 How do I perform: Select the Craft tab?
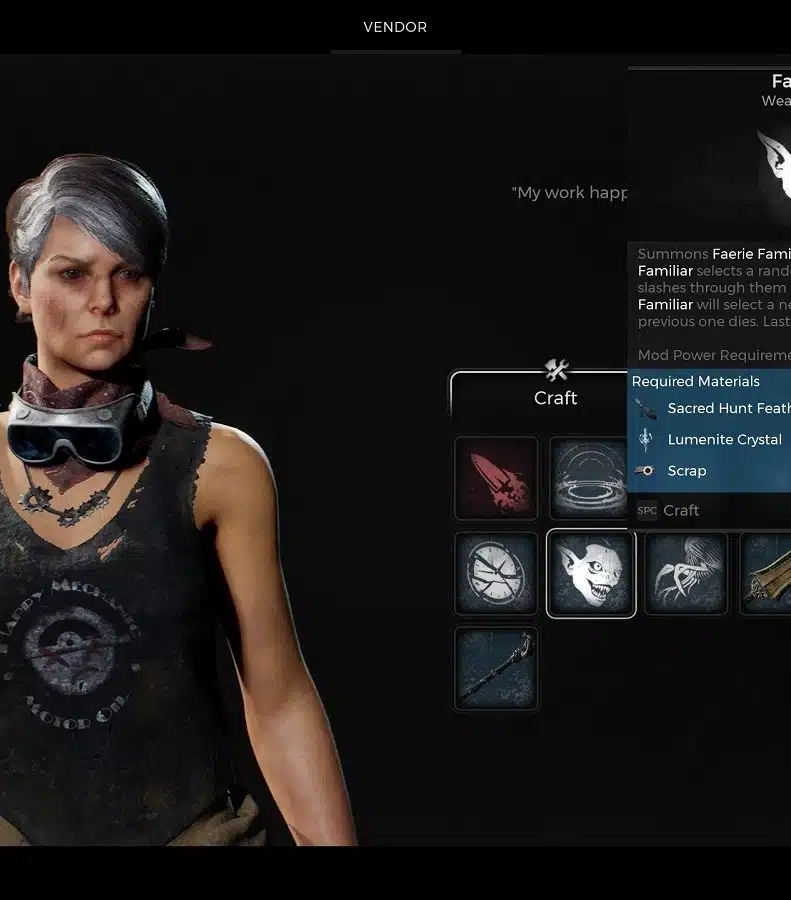point(555,397)
